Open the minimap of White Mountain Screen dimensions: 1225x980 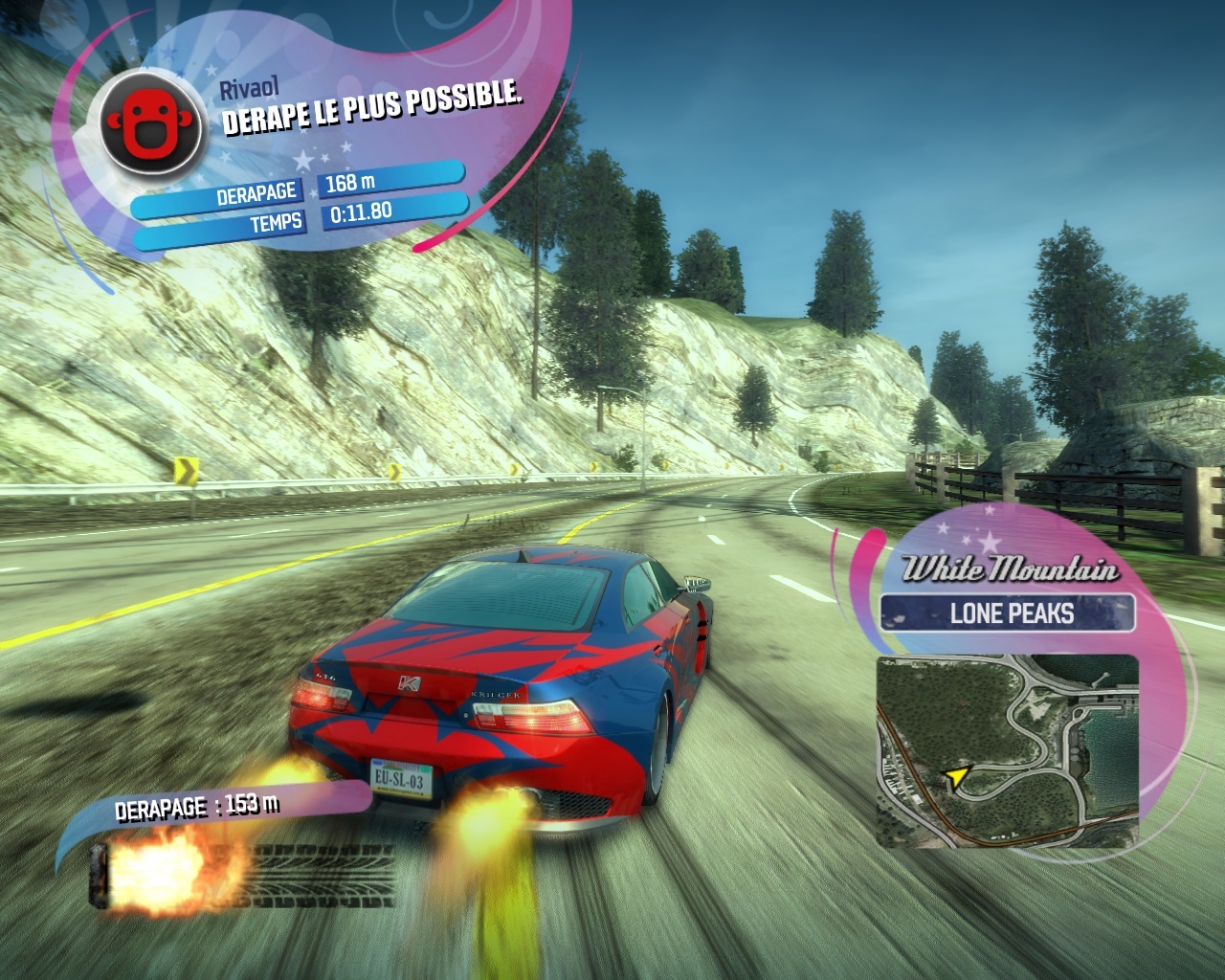(x=1007, y=750)
